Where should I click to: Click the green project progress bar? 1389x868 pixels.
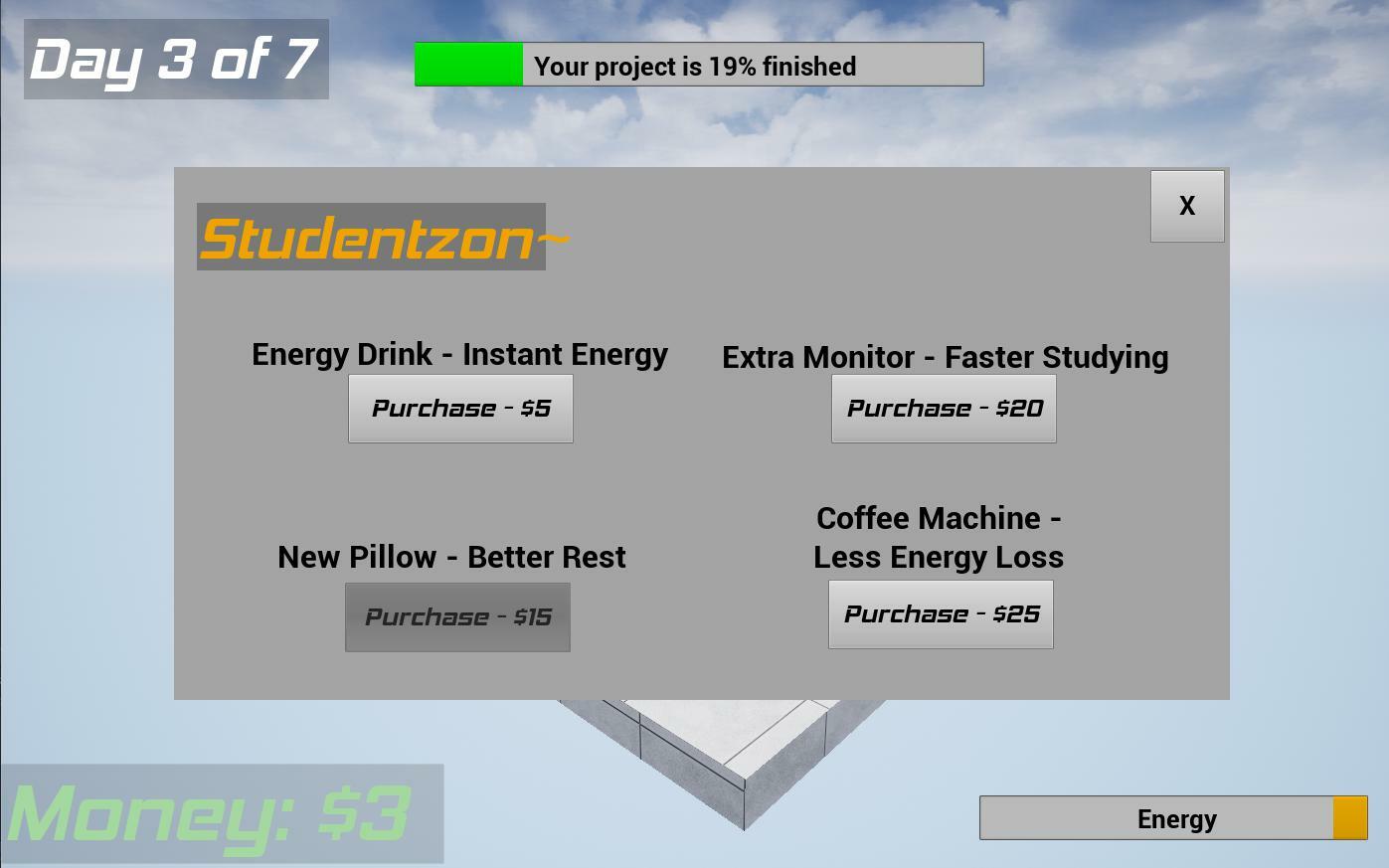[x=467, y=64]
